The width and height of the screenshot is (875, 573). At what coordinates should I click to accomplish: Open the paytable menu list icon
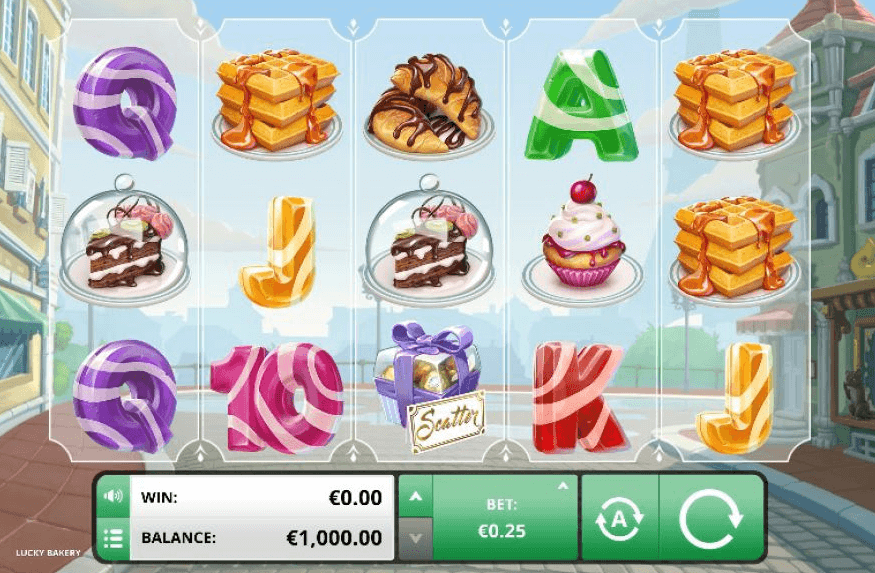pyautogui.click(x=113, y=539)
